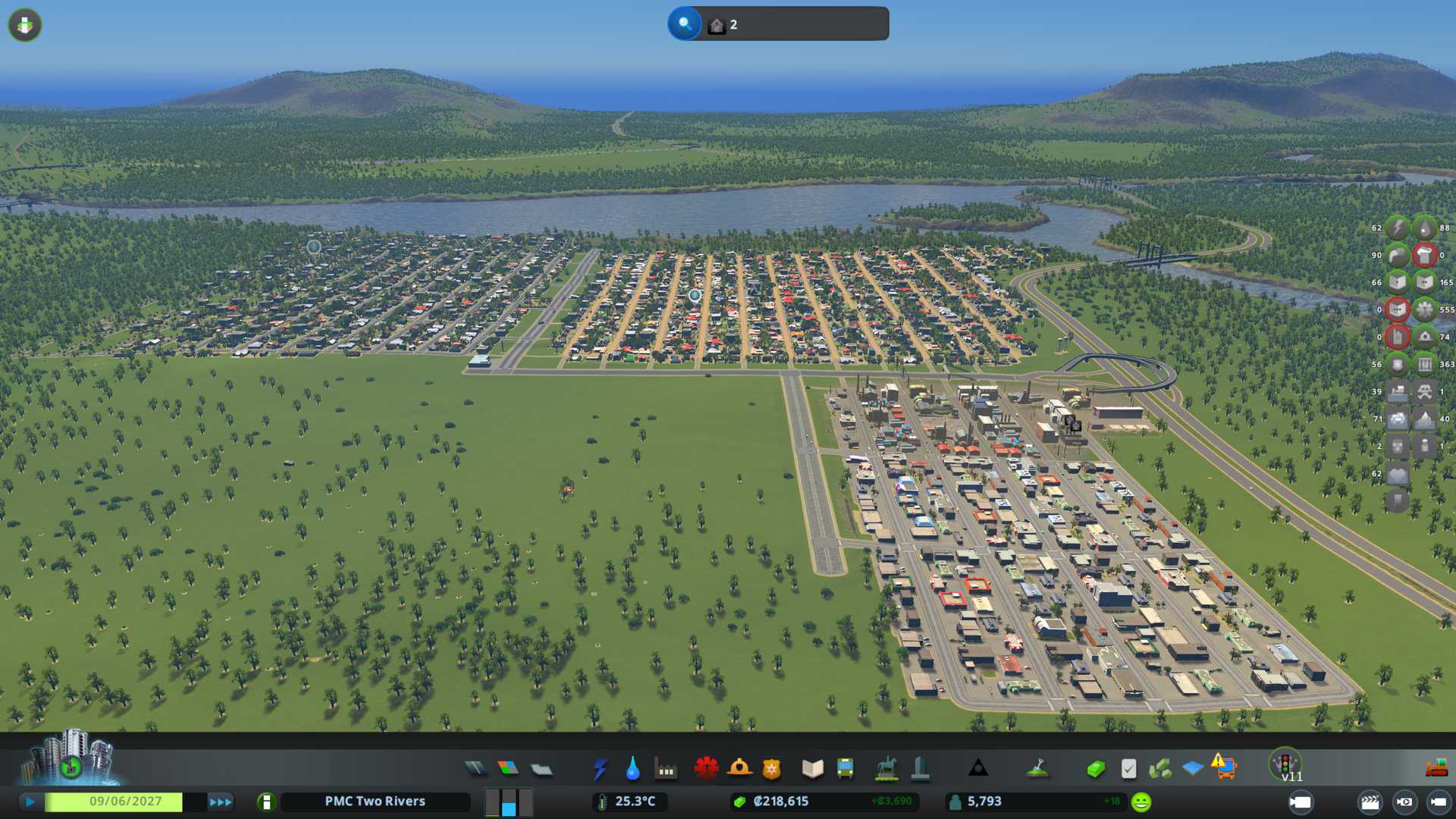Open the Bulldoze tool
The width and height of the screenshot is (1456, 819).
tap(1436, 768)
